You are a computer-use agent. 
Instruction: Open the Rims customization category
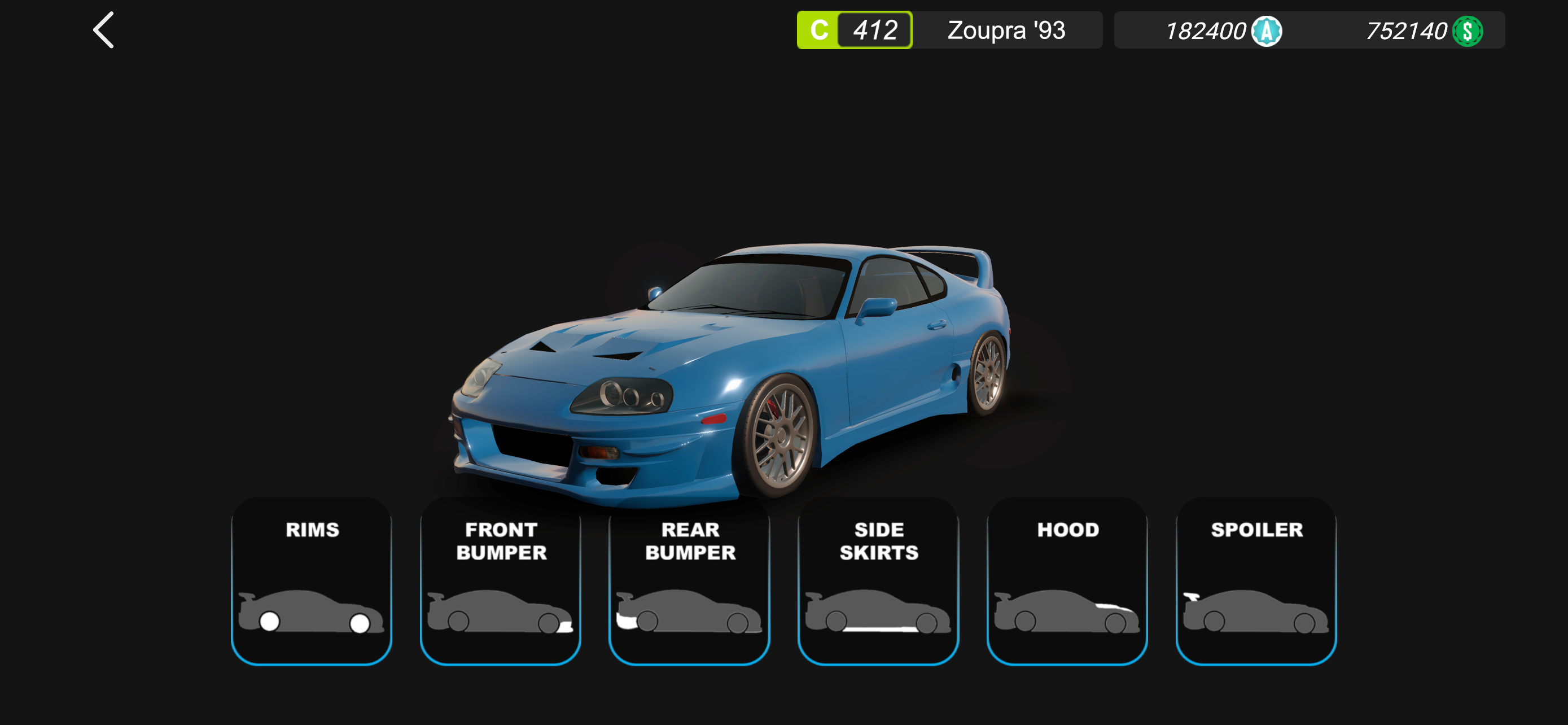click(312, 580)
